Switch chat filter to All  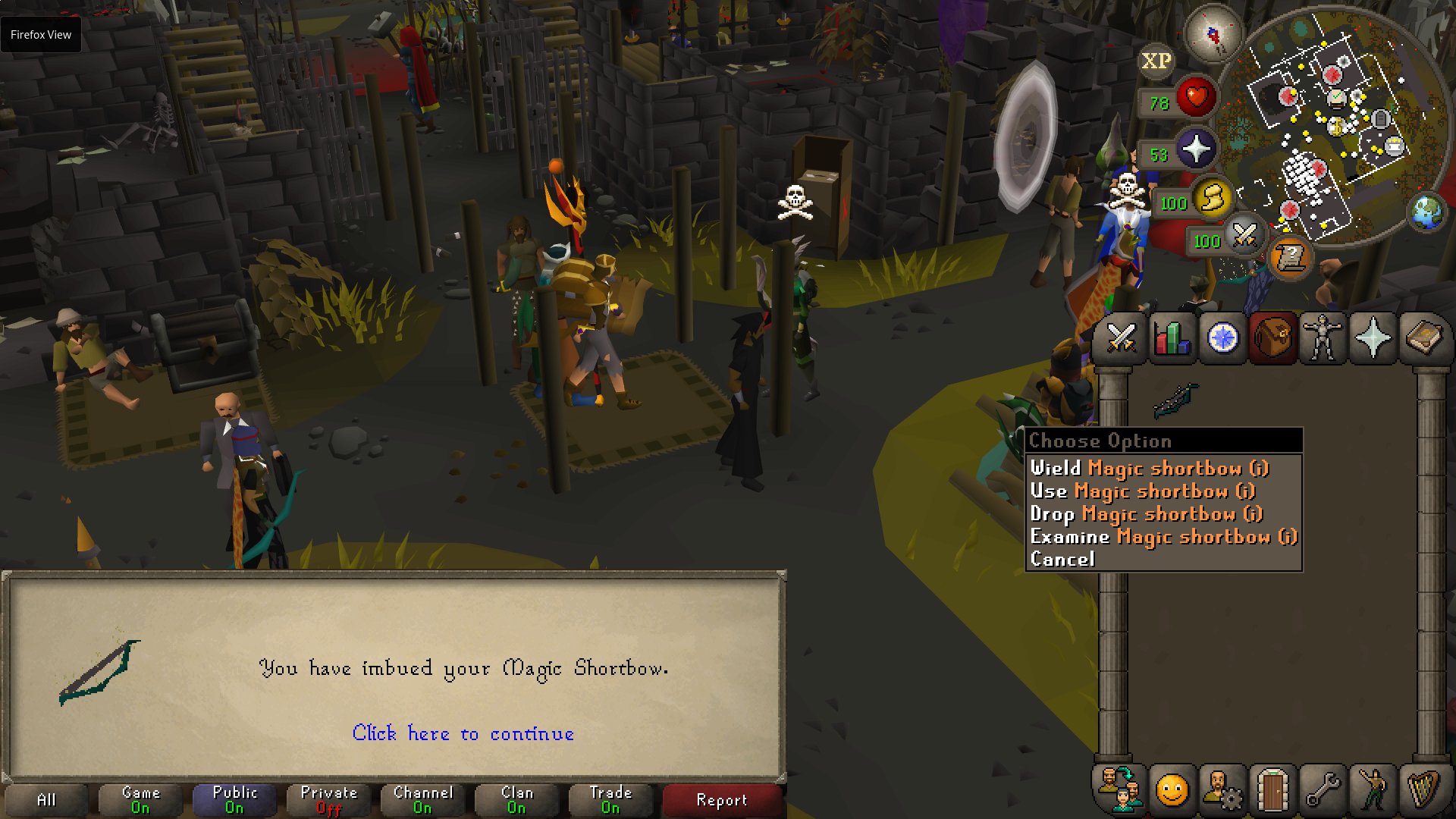point(46,800)
